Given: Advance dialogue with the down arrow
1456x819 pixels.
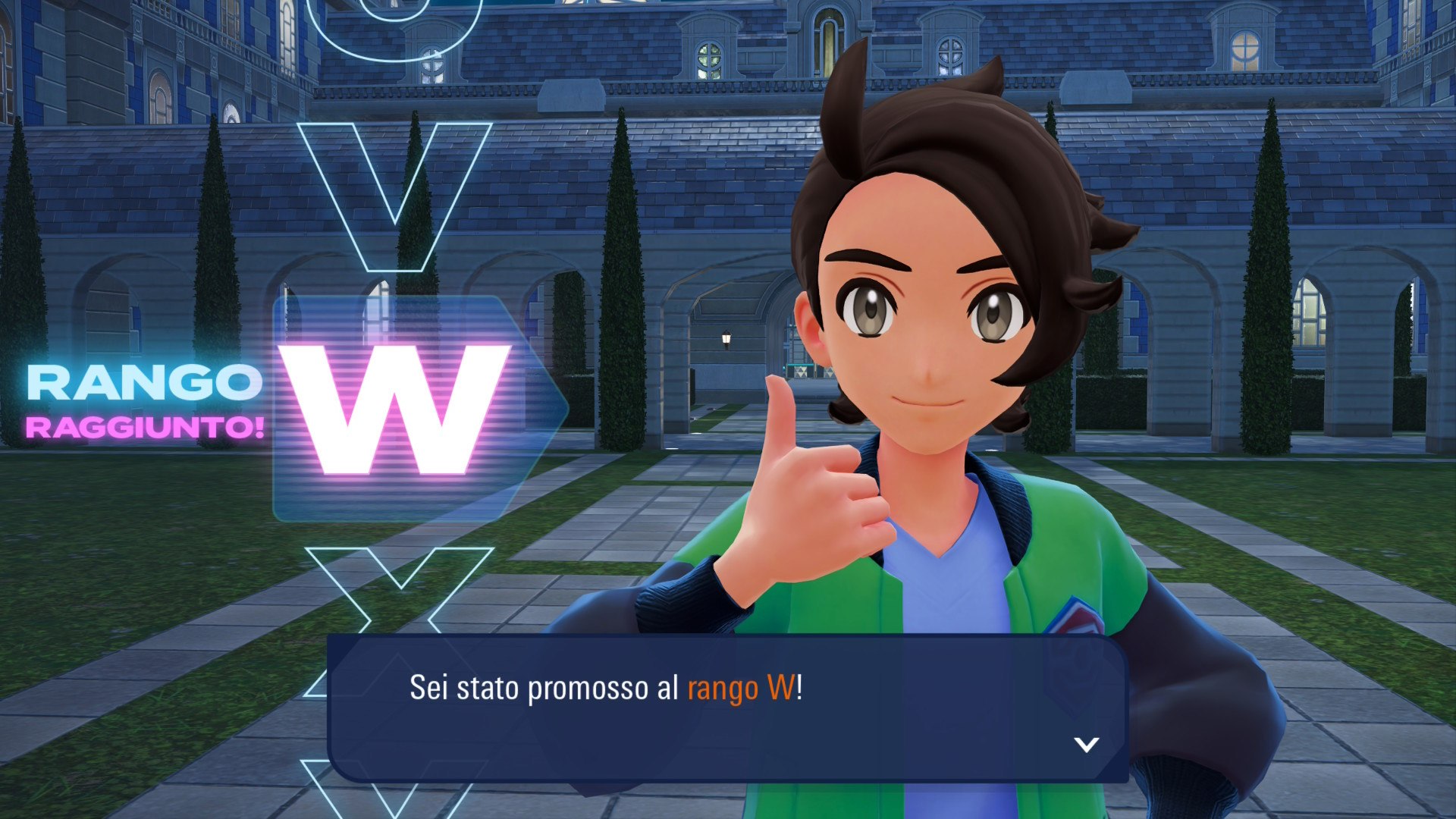Looking at the screenshot, I should click(x=1086, y=744).
